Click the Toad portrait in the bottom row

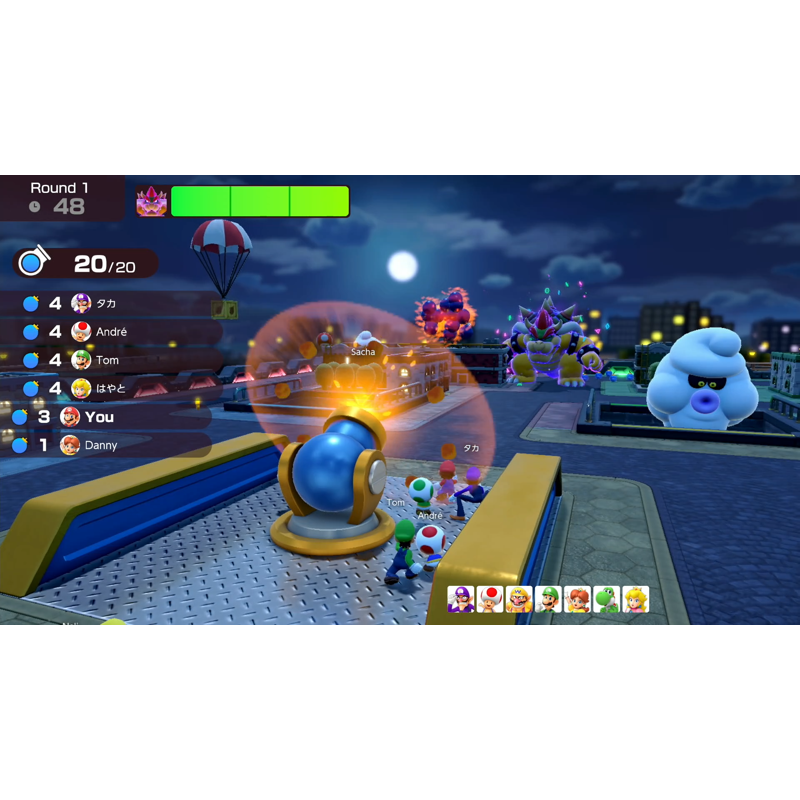click(490, 599)
